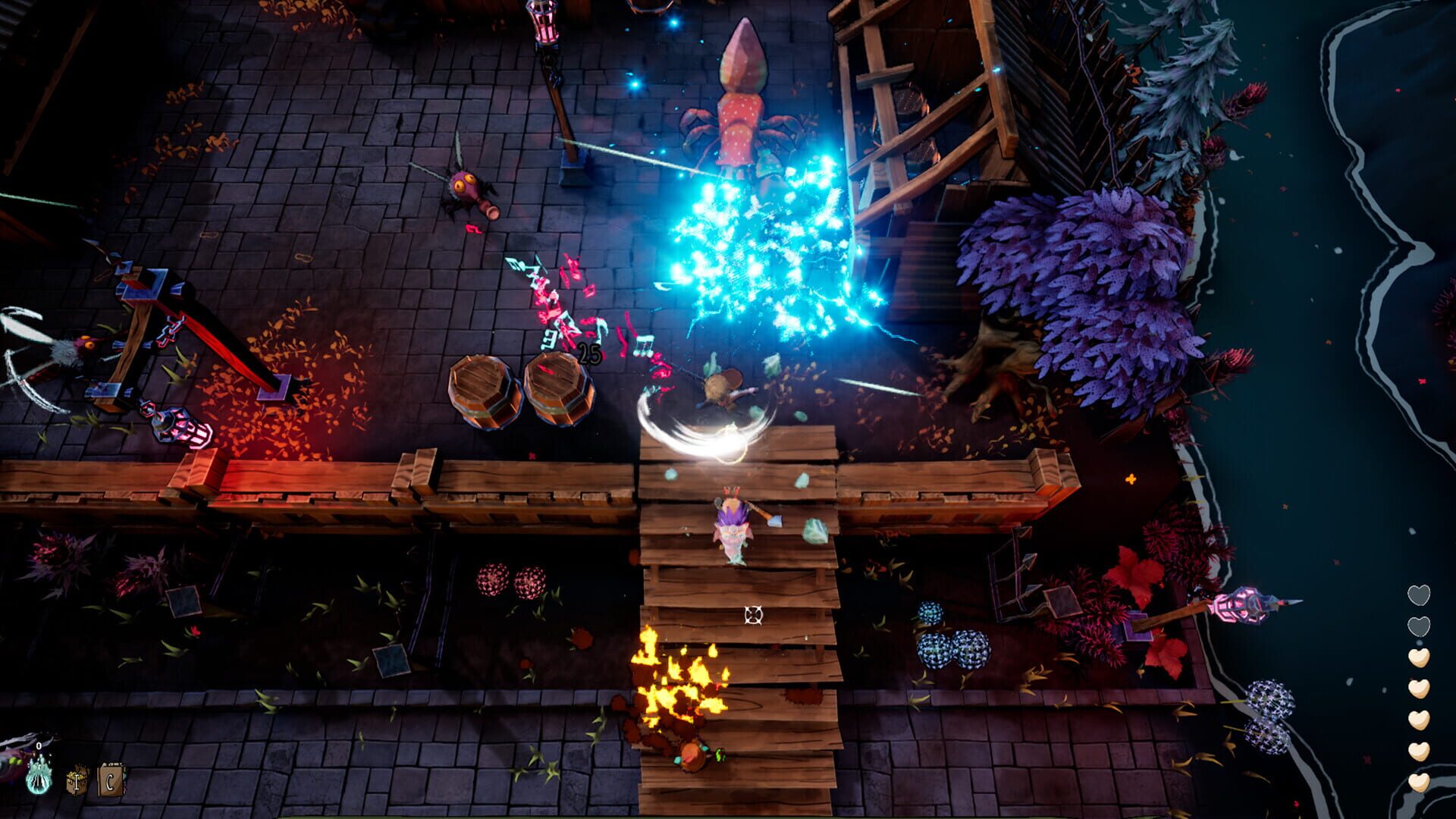The image size is (1456, 819).
Task: Click the topmost empty gray heart
Action: 1419,595
